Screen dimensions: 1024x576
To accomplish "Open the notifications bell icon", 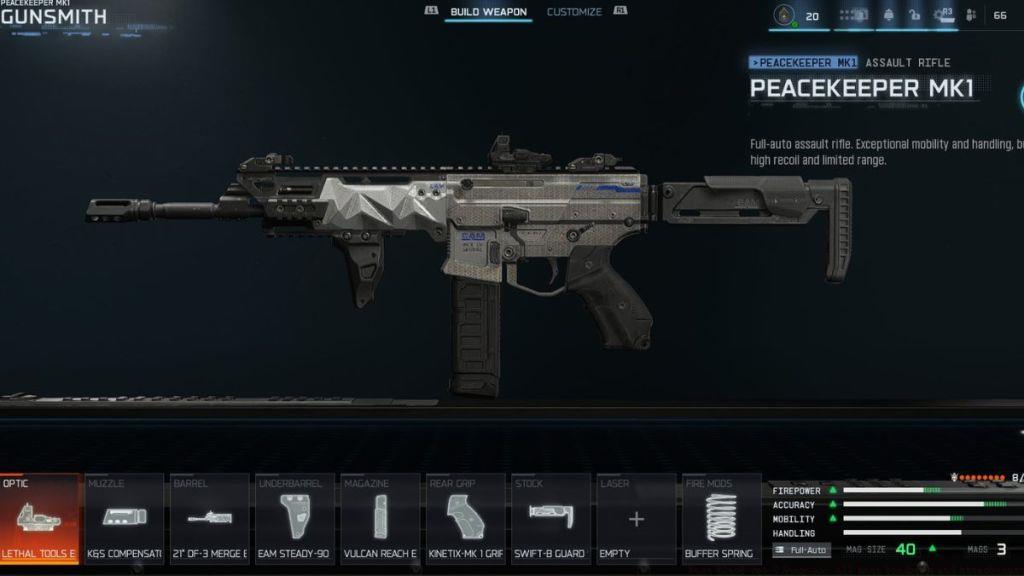I will tap(888, 15).
